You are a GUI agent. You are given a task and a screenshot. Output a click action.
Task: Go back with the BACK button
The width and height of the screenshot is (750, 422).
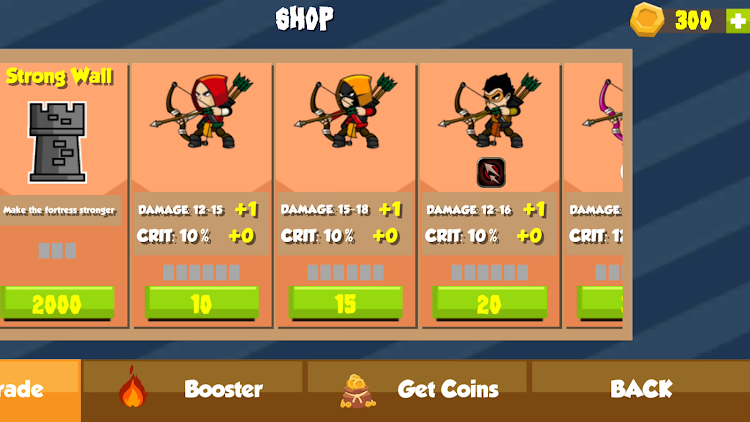[x=641, y=390]
